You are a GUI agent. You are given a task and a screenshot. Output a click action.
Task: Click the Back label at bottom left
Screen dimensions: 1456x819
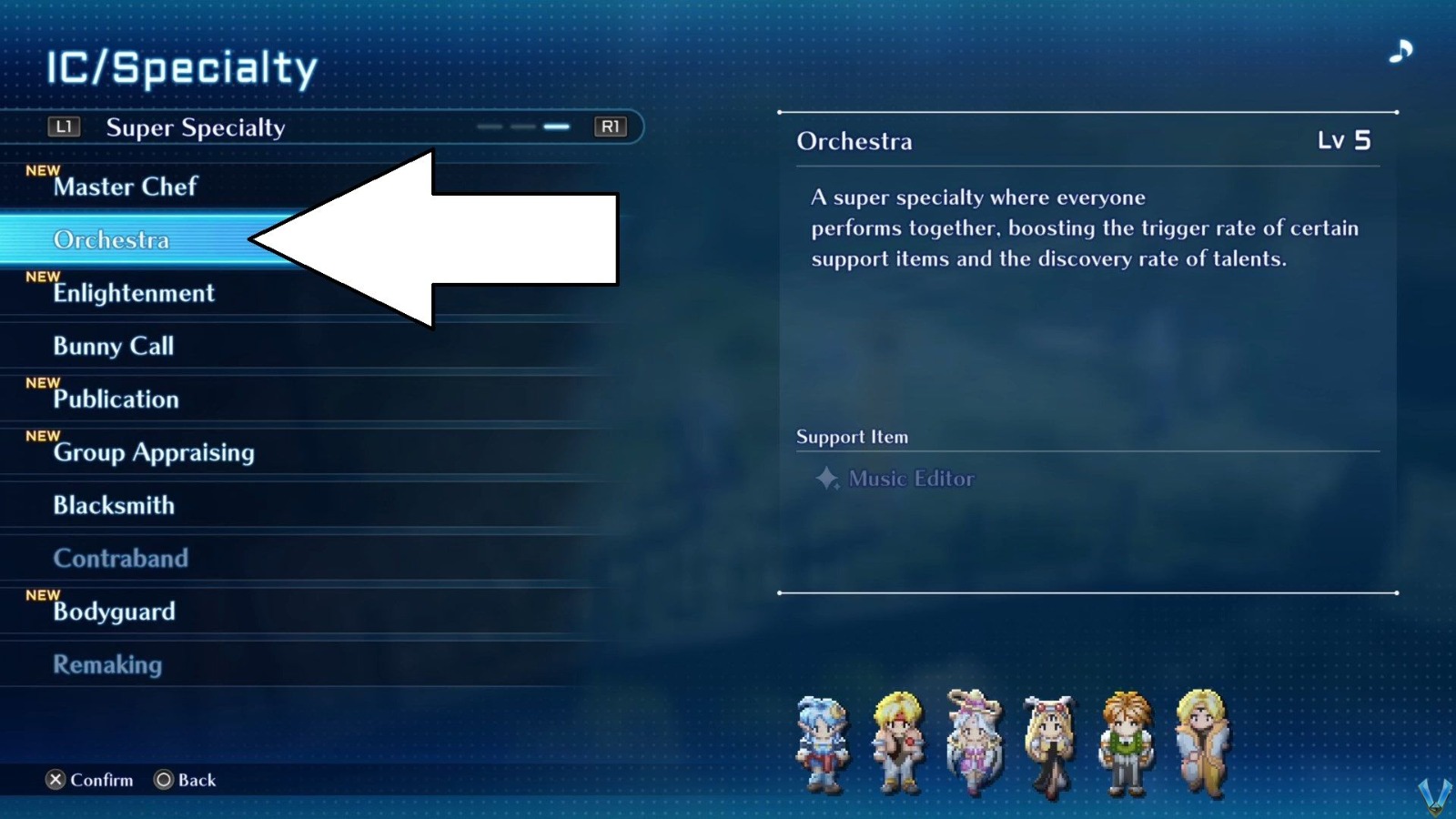pyautogui.click(x=195, y=780)
